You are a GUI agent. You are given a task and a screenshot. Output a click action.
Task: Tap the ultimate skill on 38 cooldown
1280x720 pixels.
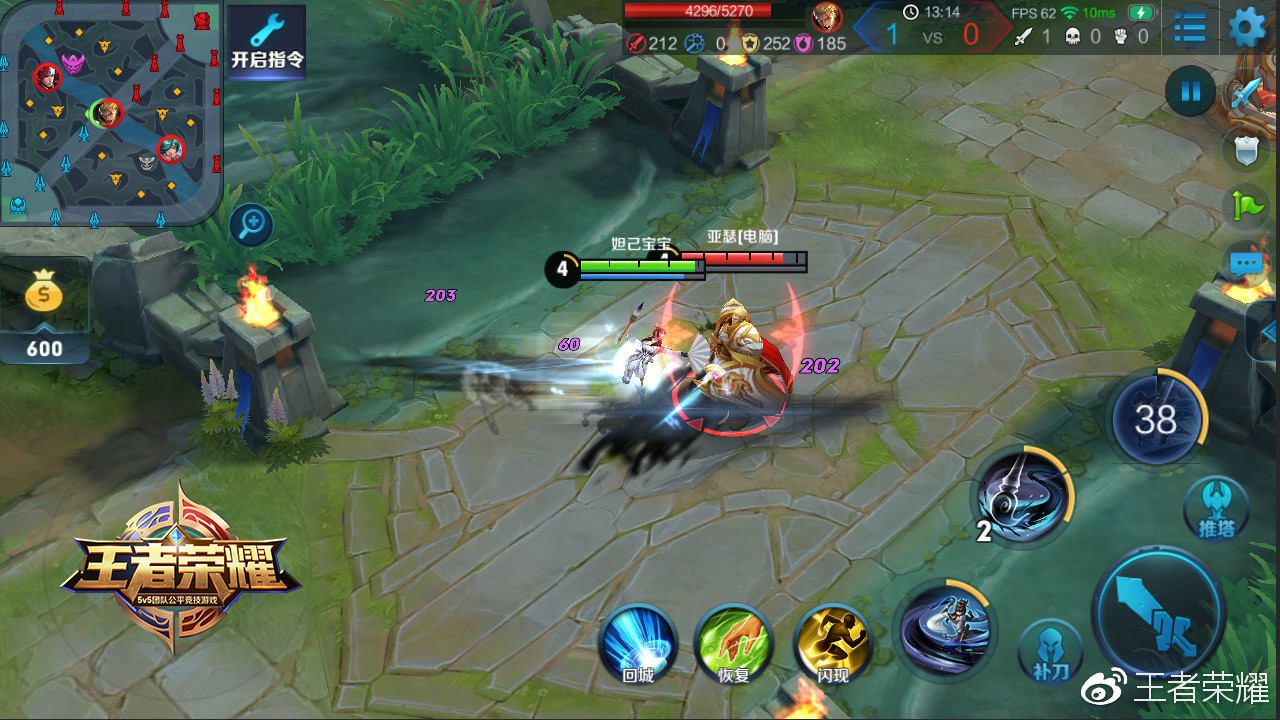click(1156, 419)
